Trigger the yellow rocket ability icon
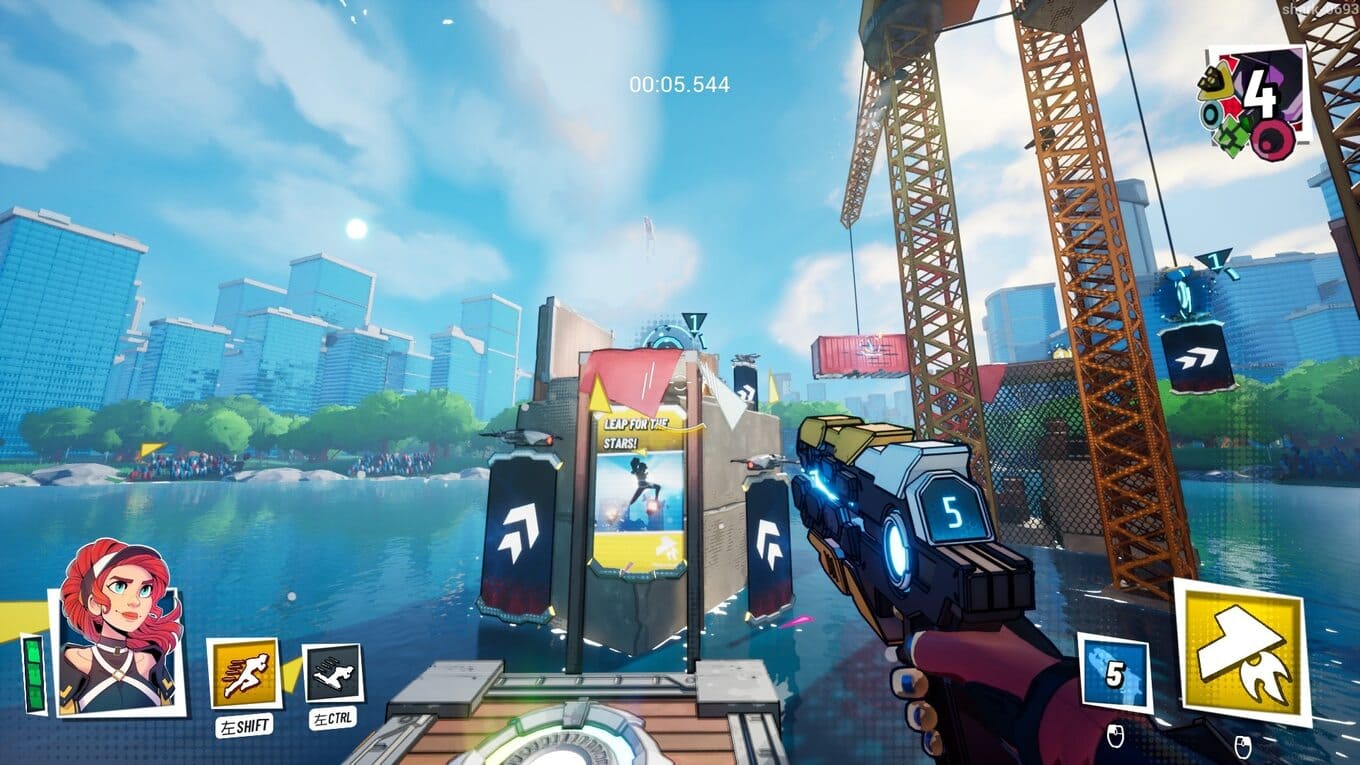 (1242, 651)
